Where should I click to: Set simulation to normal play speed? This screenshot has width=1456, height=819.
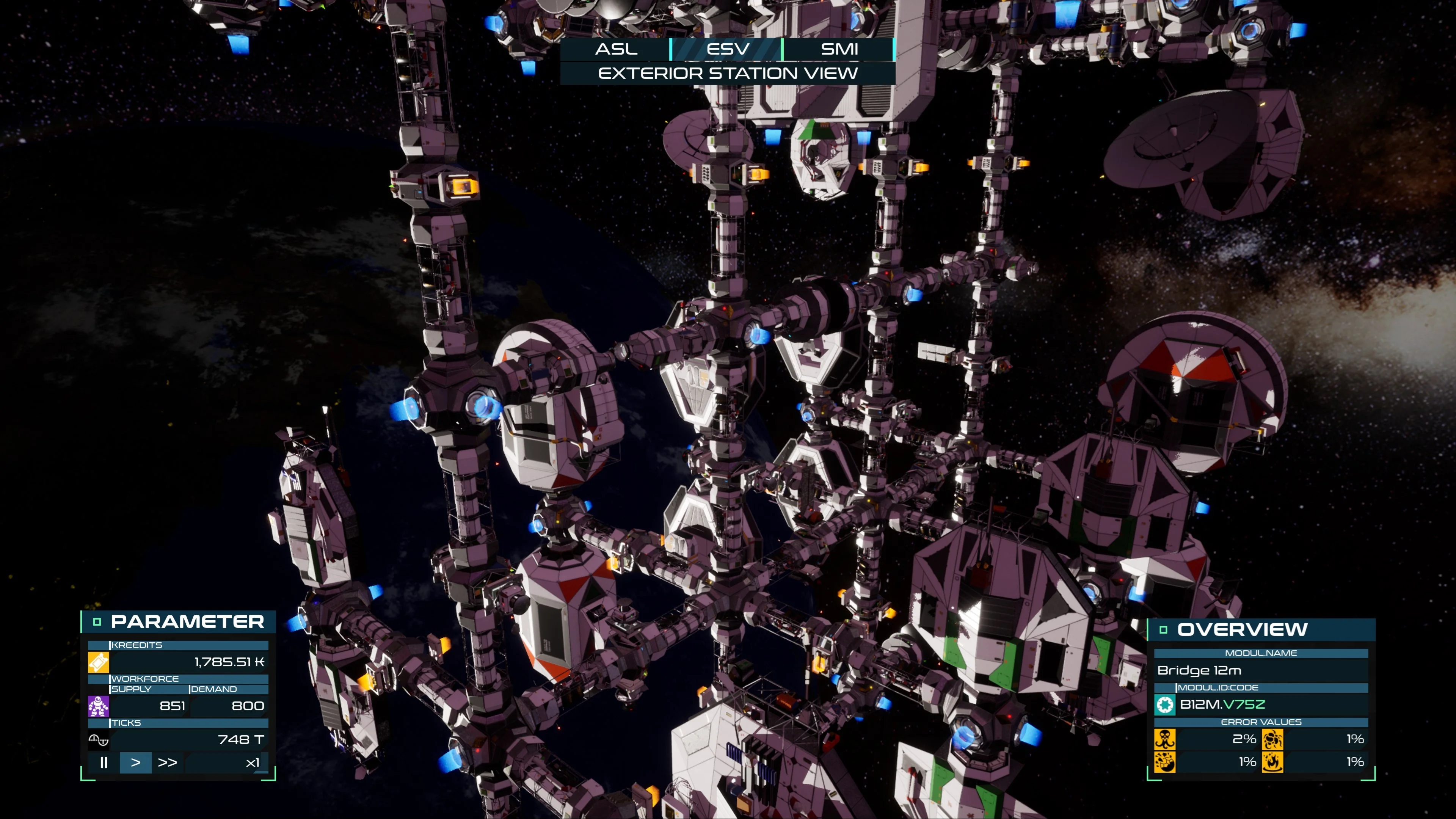(x=136, y=763)
